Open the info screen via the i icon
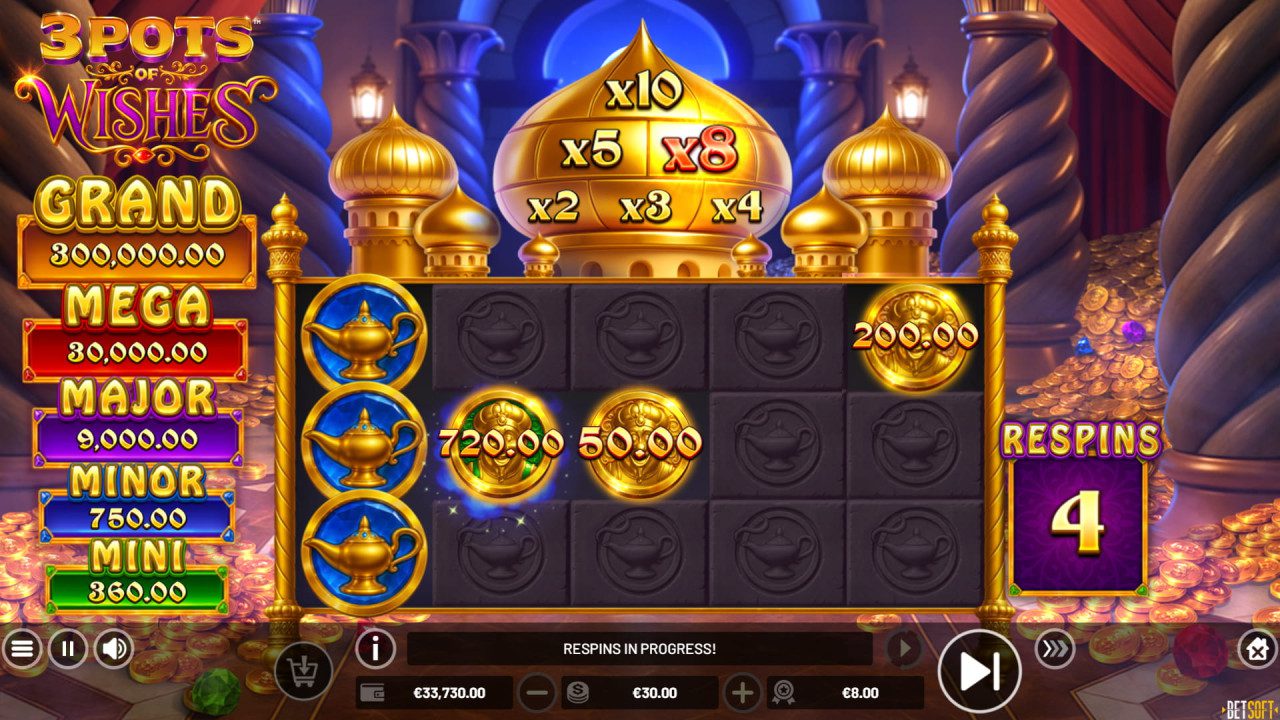1280x720 pixels. click(x=375, y=647)
